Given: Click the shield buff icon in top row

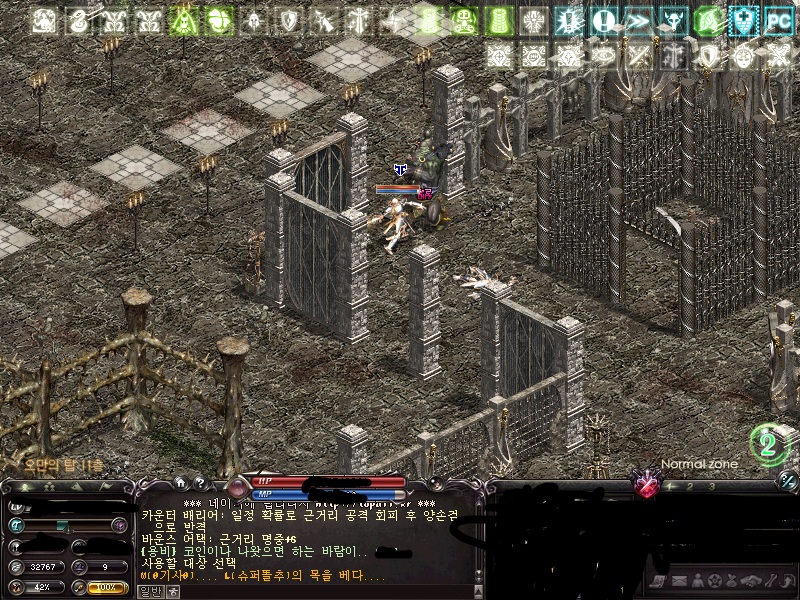Looking at the screenshot, I should (x=289, y=20).
